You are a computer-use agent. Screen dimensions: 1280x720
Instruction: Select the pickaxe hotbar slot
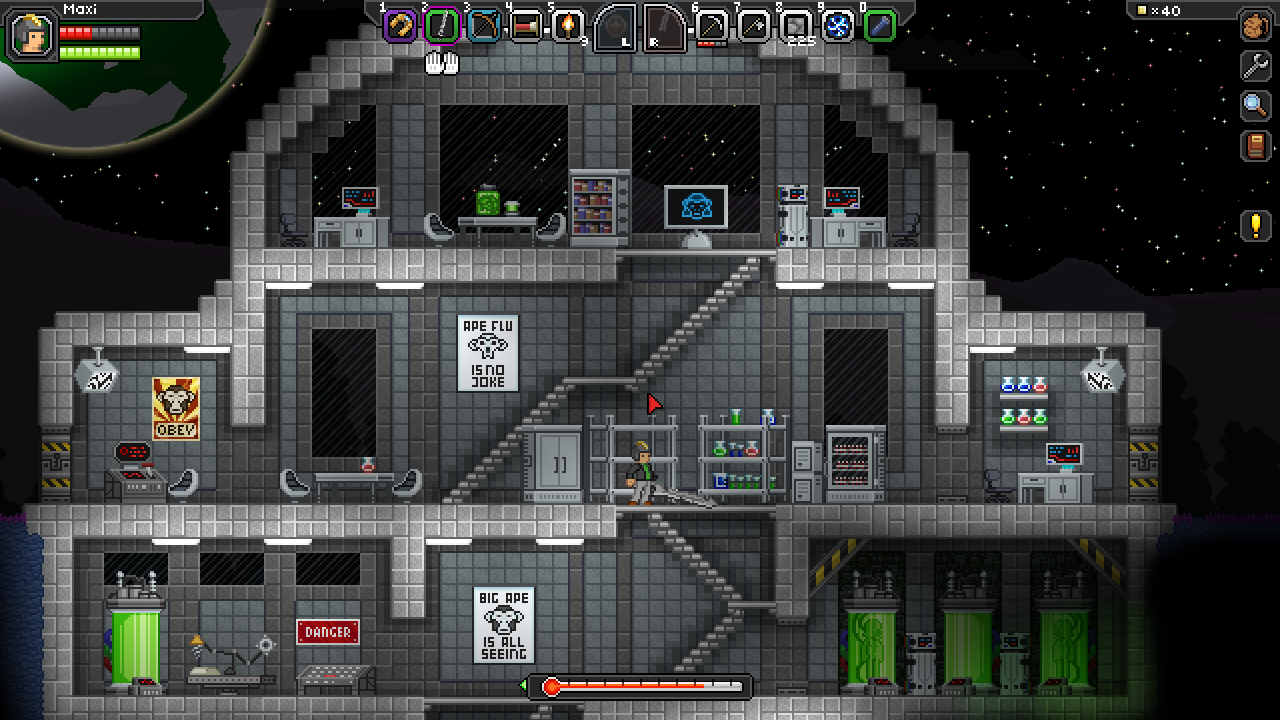pyautogui.click(x=712, y=25)
